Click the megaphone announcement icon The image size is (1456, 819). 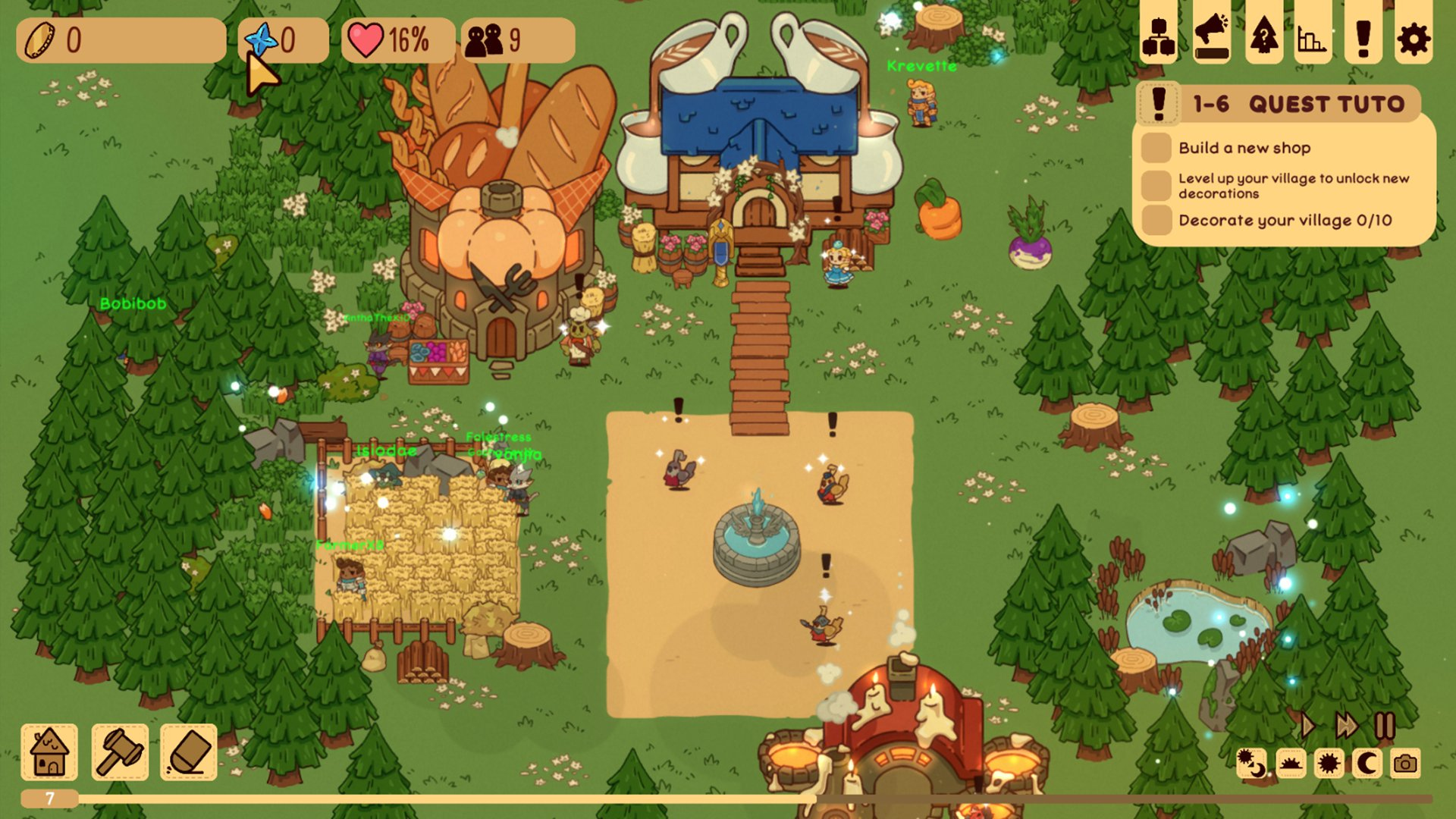[1212, 37]
